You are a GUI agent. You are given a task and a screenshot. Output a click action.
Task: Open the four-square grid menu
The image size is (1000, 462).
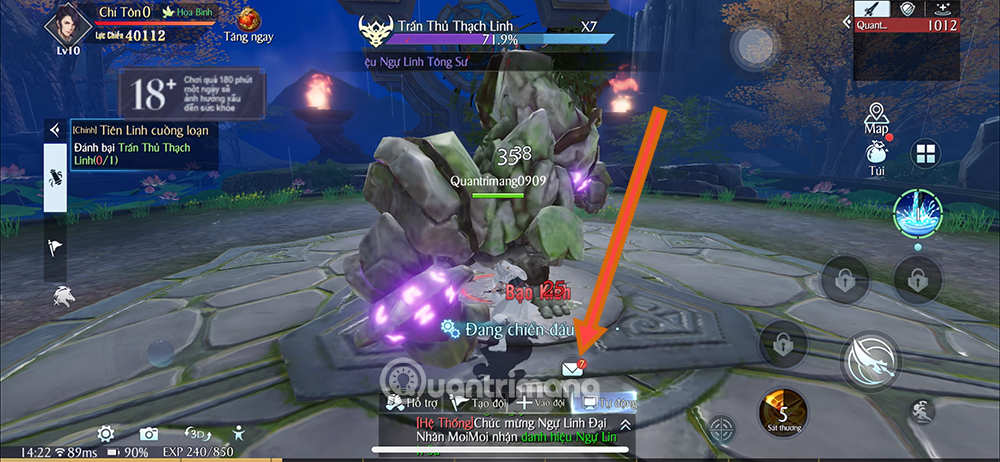925,155
